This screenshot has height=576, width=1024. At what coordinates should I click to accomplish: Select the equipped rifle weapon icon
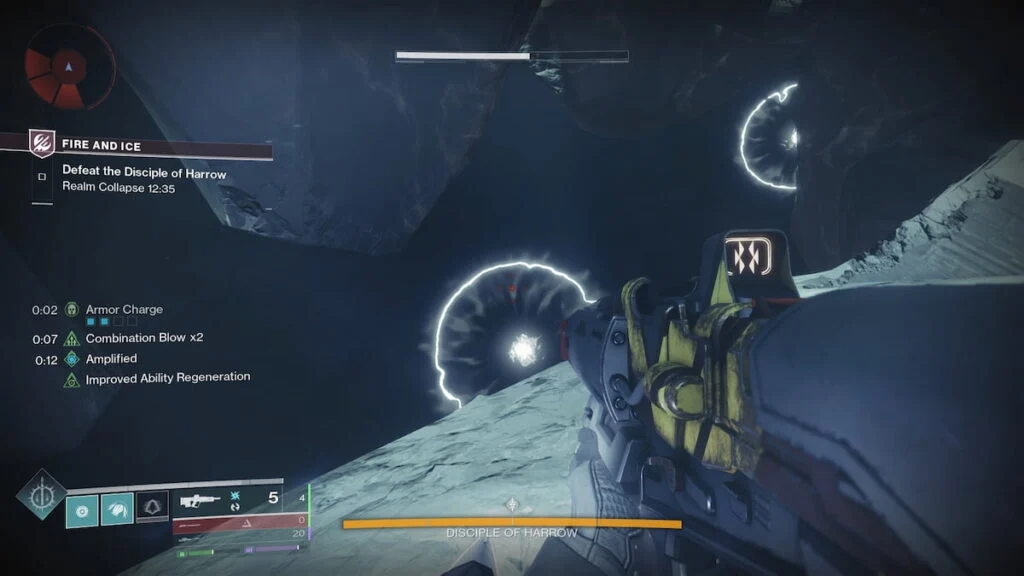(x=201, y=499)
